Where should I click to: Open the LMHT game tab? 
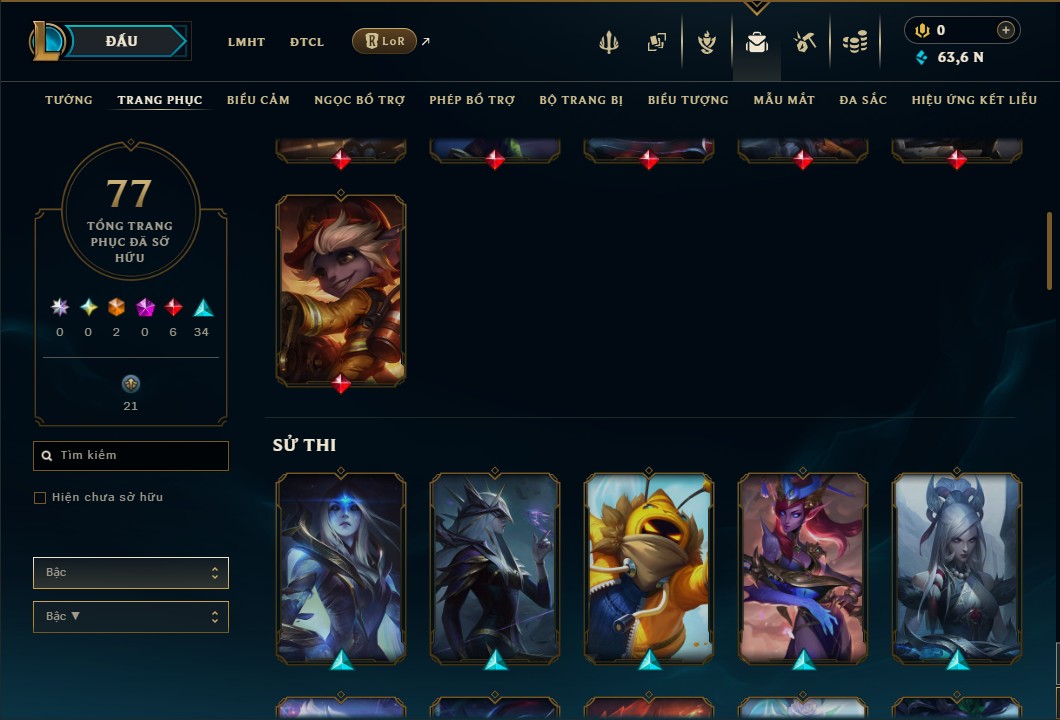tap(246, 42)
